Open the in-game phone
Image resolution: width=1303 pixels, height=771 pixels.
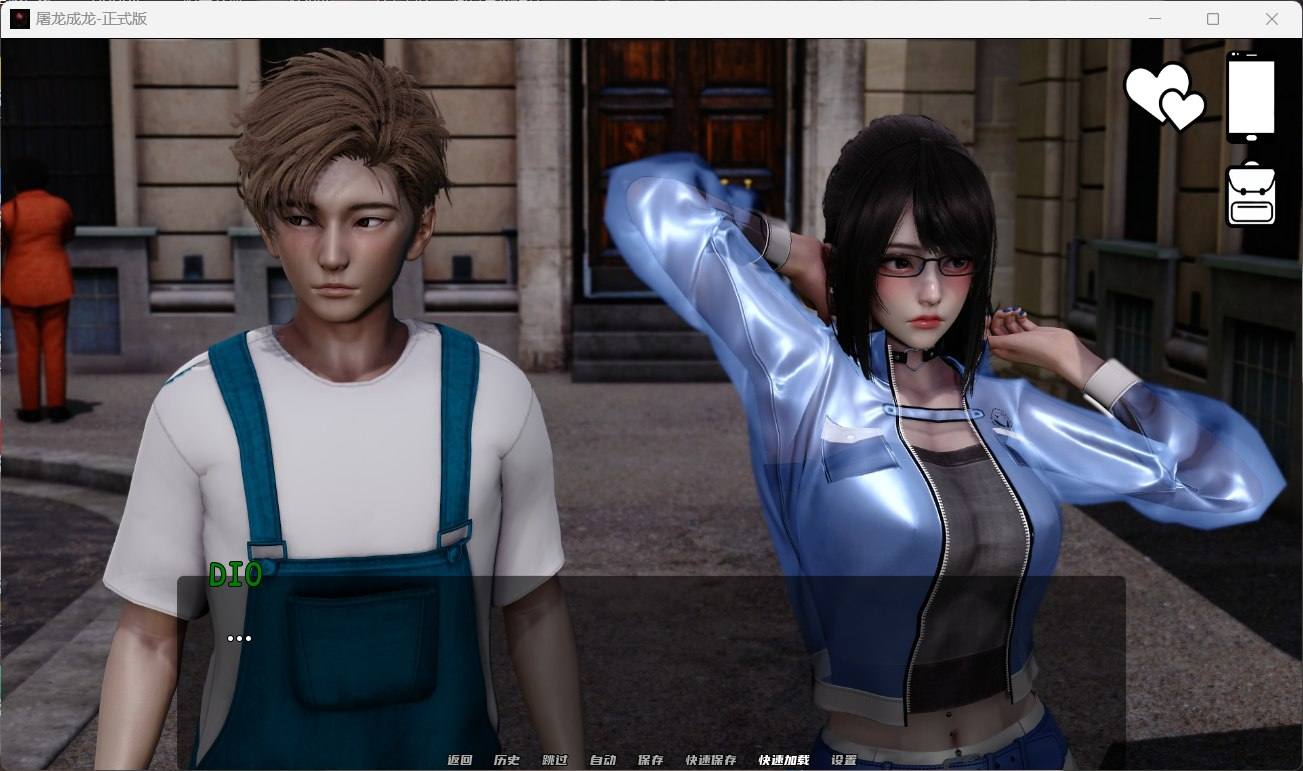(x=1251, y=95)
